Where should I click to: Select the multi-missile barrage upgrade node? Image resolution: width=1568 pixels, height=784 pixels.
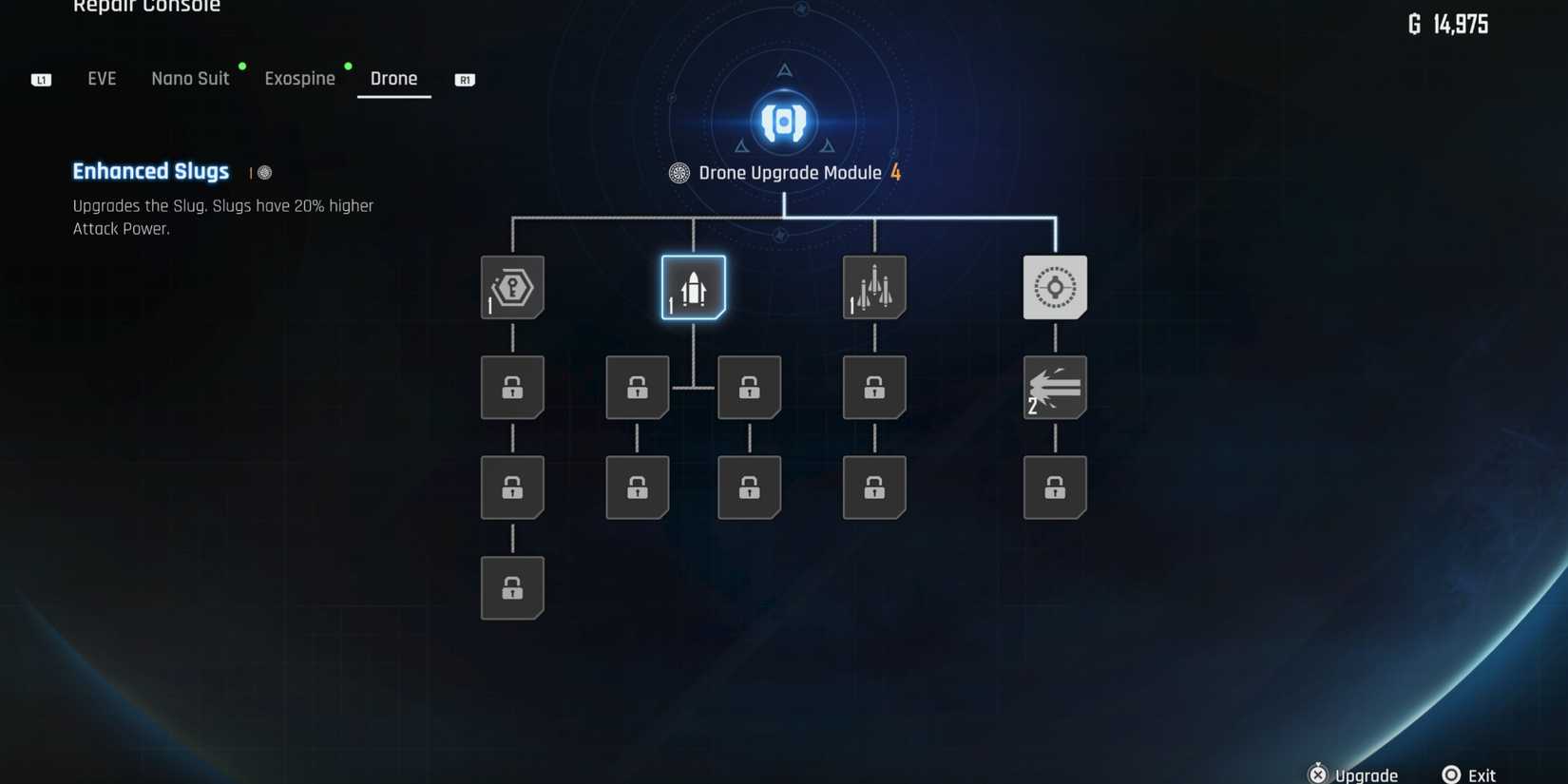pos(873,287)
